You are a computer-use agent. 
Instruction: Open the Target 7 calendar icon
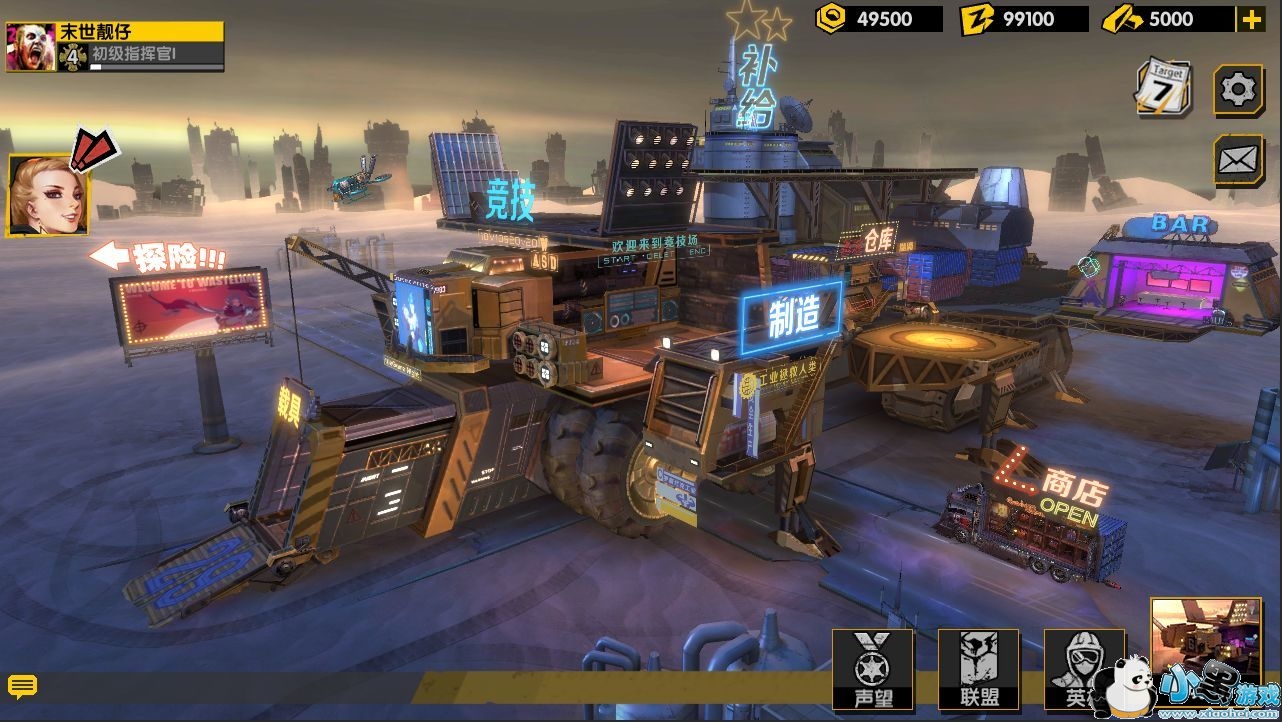[1165, 87]
